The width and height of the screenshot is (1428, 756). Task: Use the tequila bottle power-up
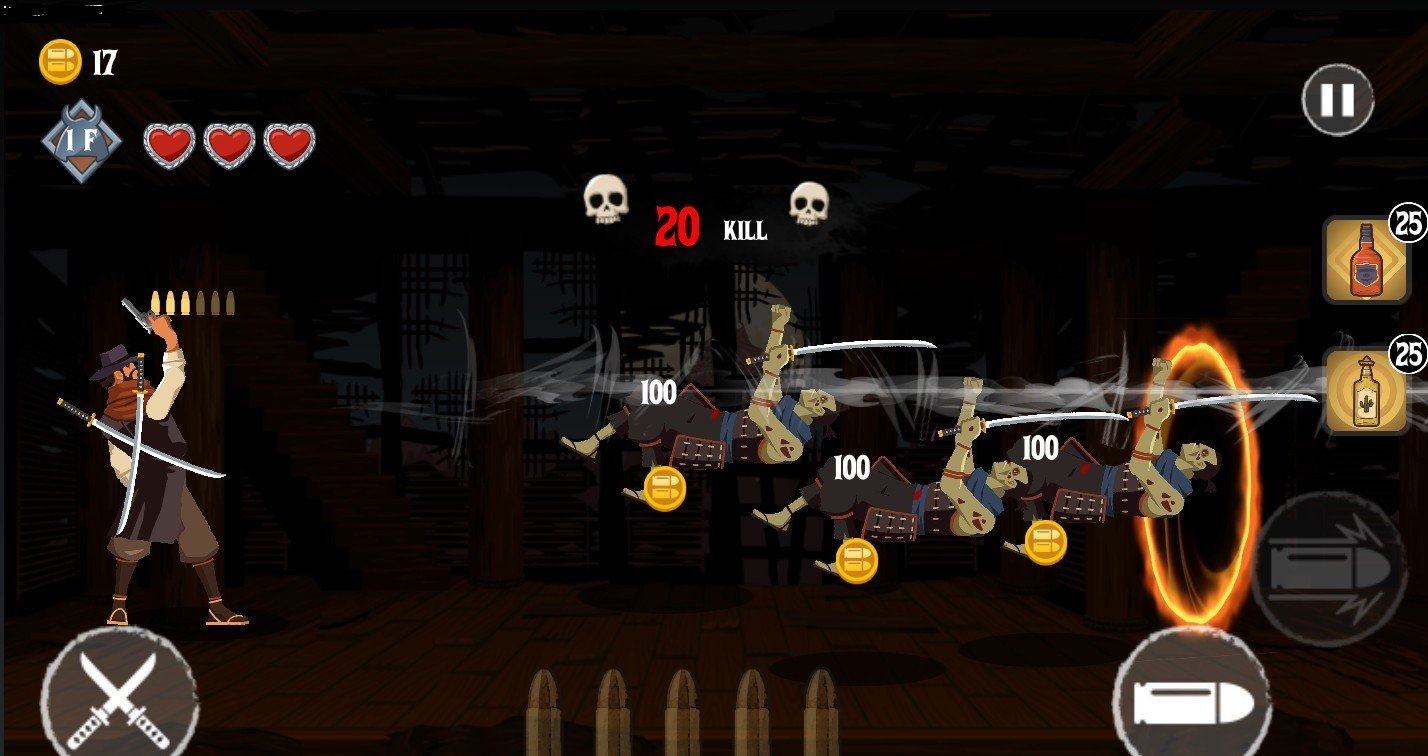[1364, 393]
